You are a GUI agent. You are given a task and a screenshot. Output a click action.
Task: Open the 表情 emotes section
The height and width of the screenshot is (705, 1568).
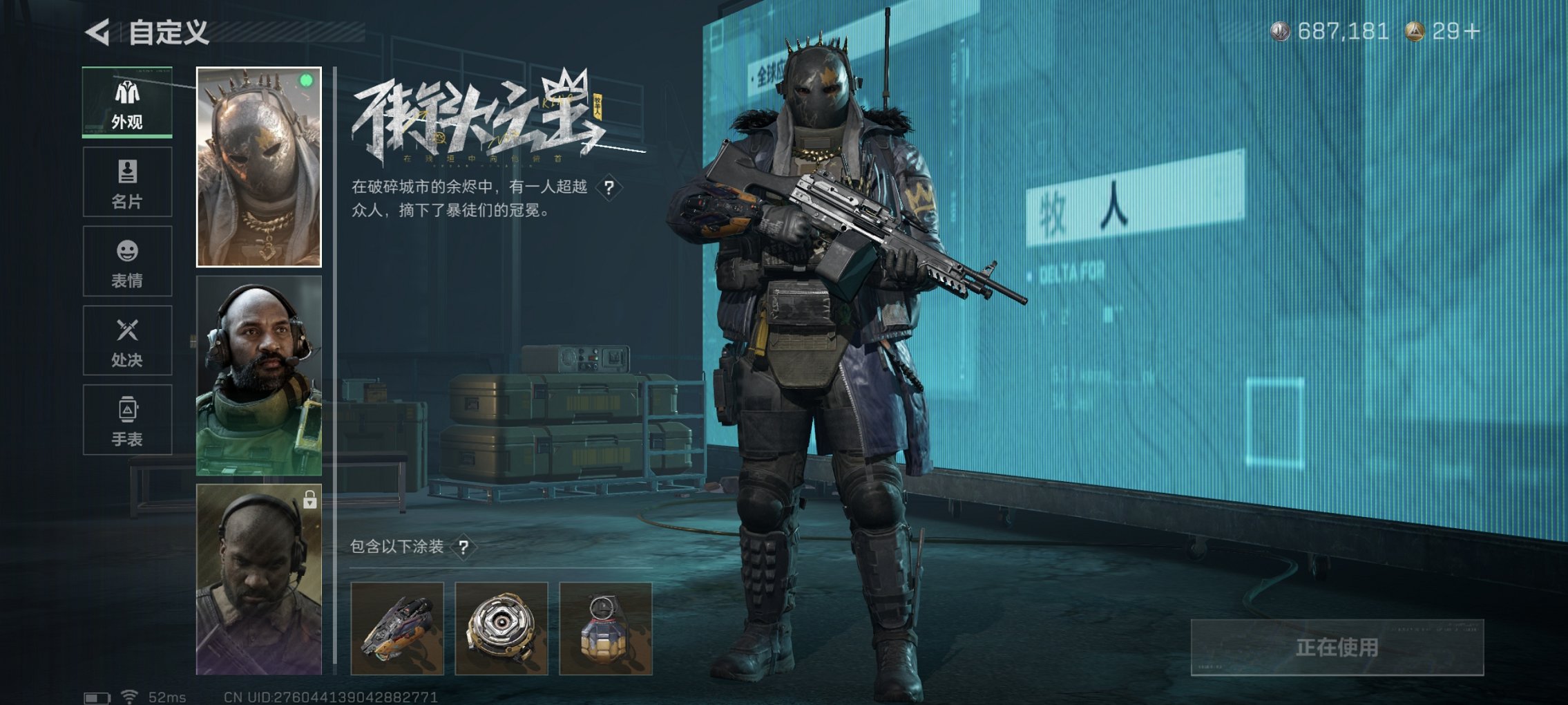tap(126, 261)
